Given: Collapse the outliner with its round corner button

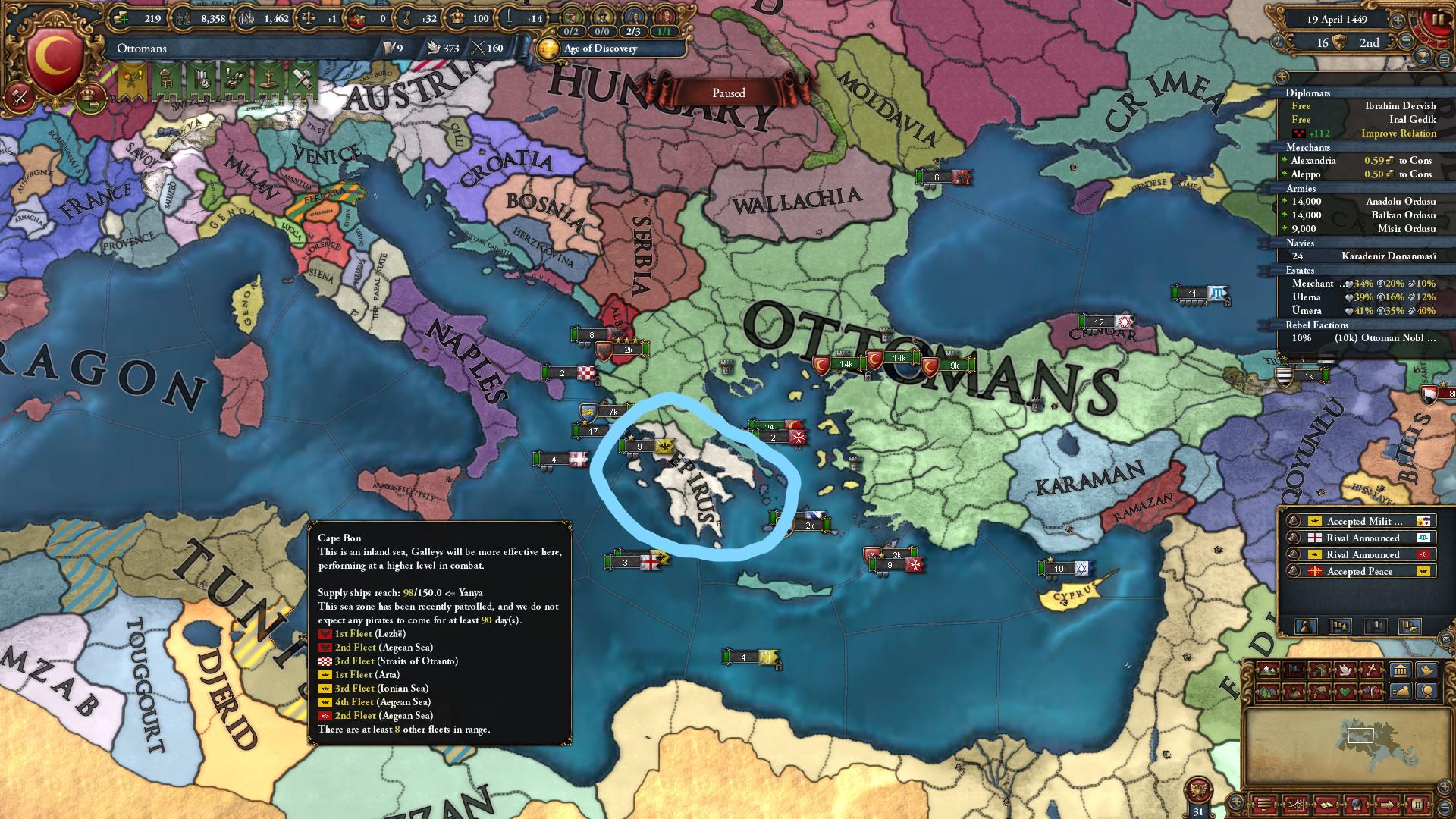Looking at the screenshot, I should (x=1283, y=76).
